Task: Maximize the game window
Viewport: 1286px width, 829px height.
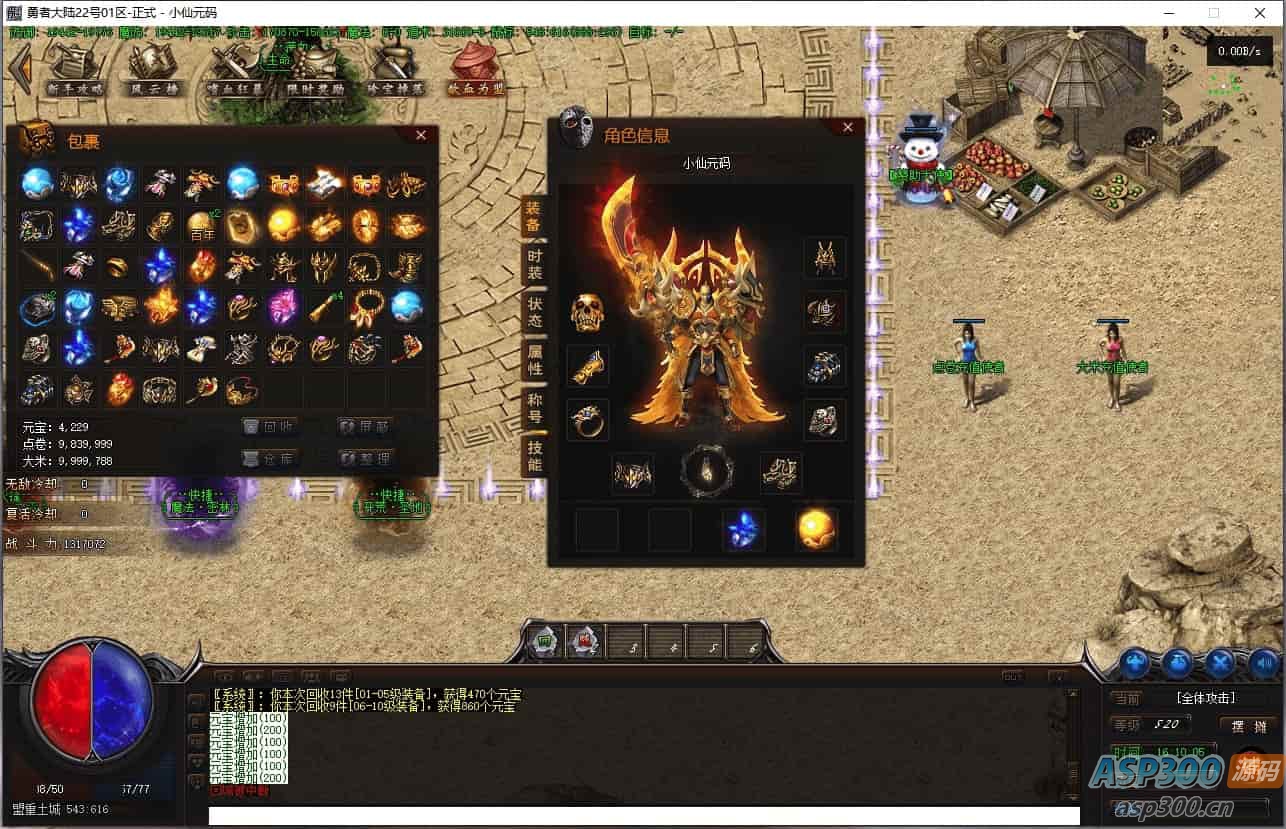Action: [1213, 13]
